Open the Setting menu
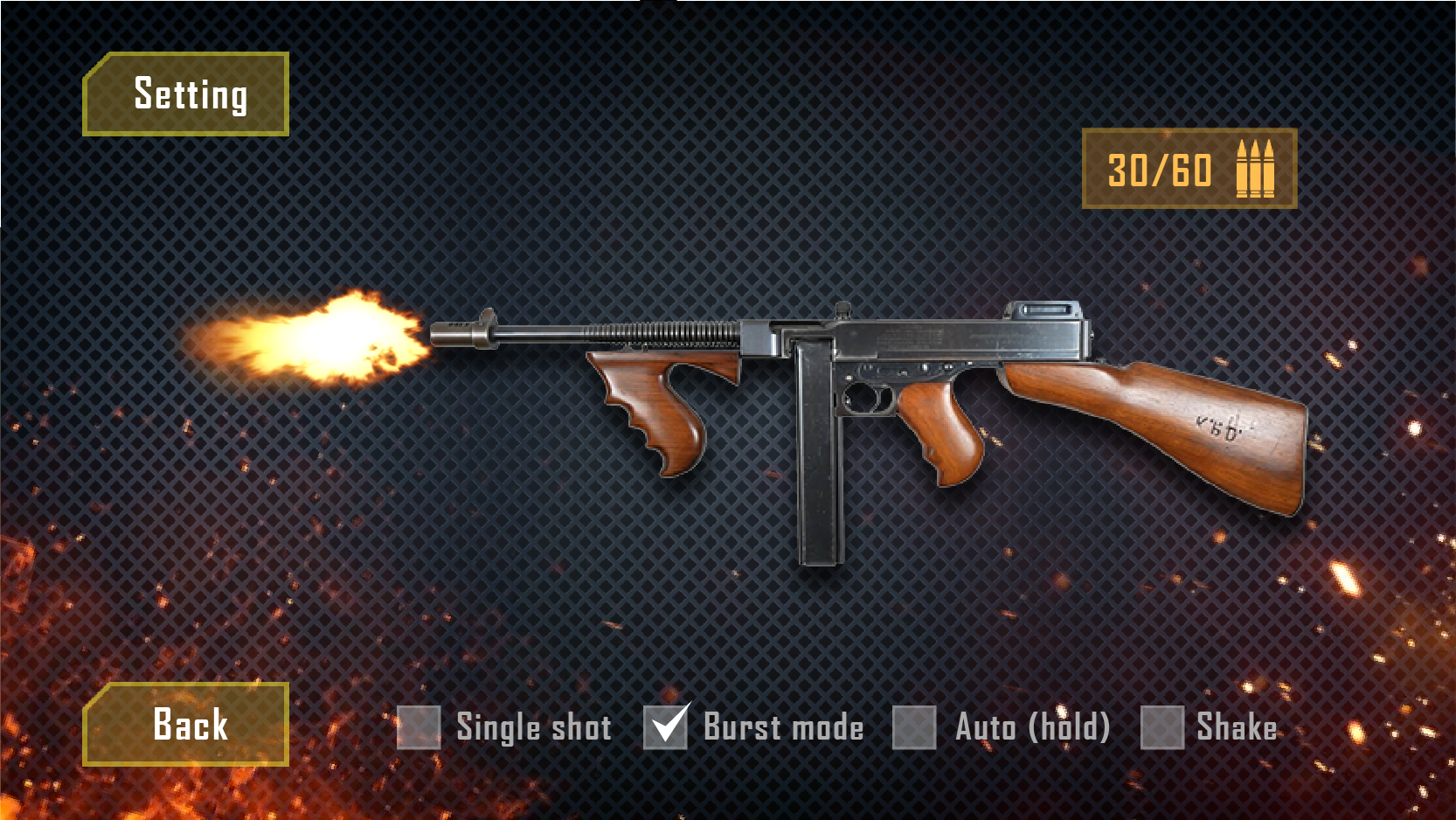The height and width of the screenshot is (820, 1456). point(187,94)
